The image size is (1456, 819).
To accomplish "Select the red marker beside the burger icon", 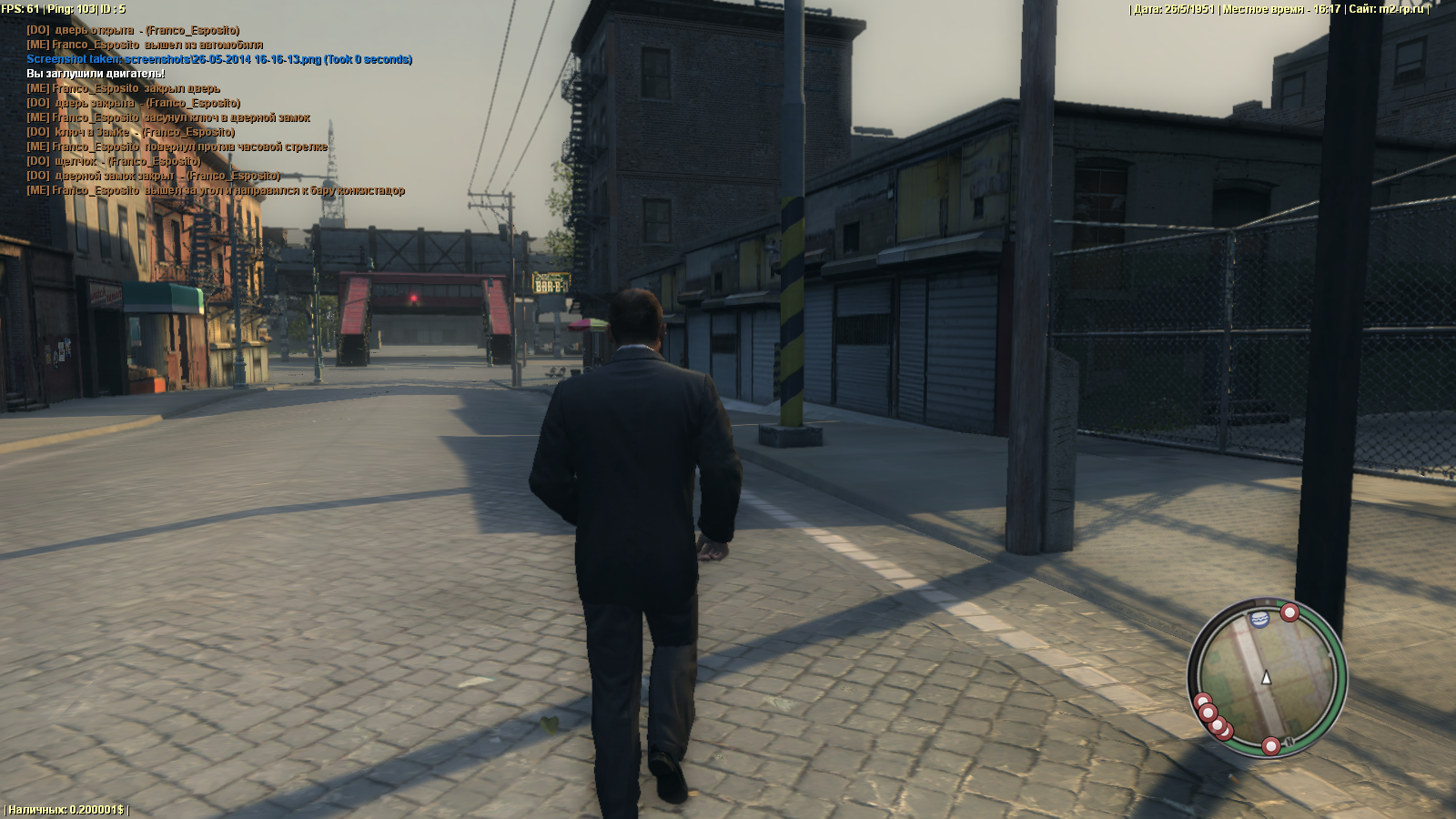I will tap(1289, 612).
